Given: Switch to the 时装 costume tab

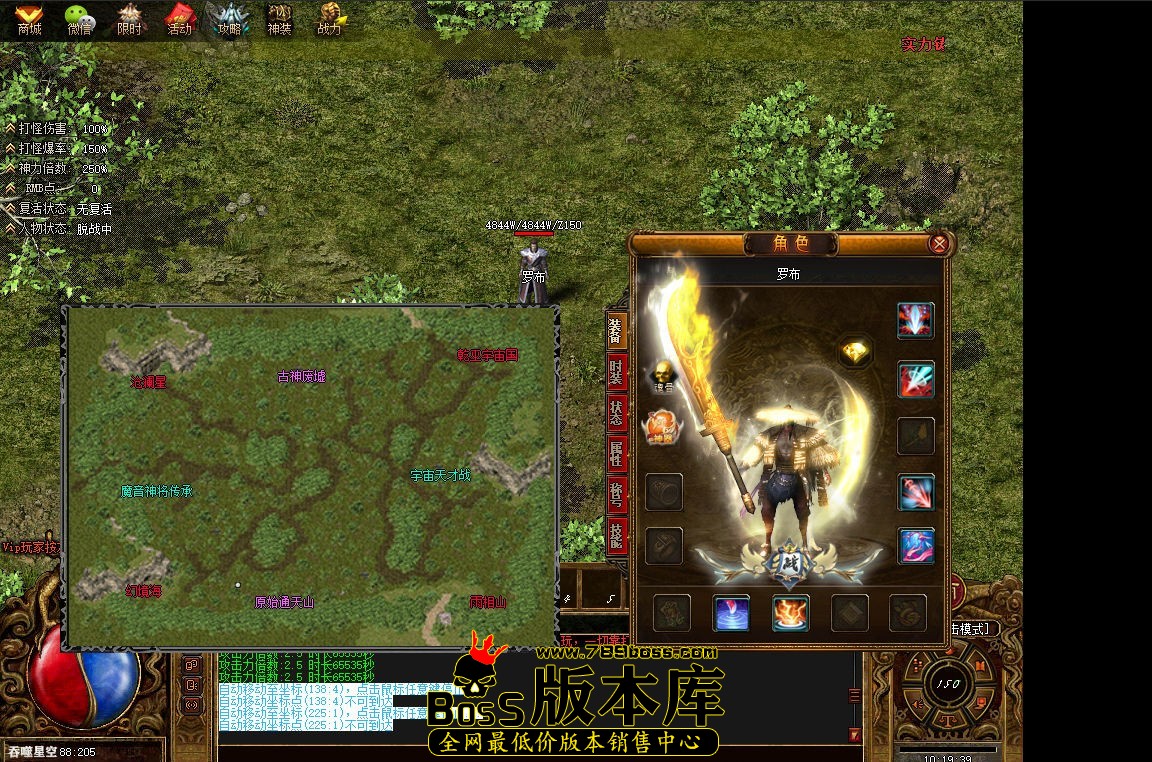Looking at the screenshot, I should coord(616,373).
